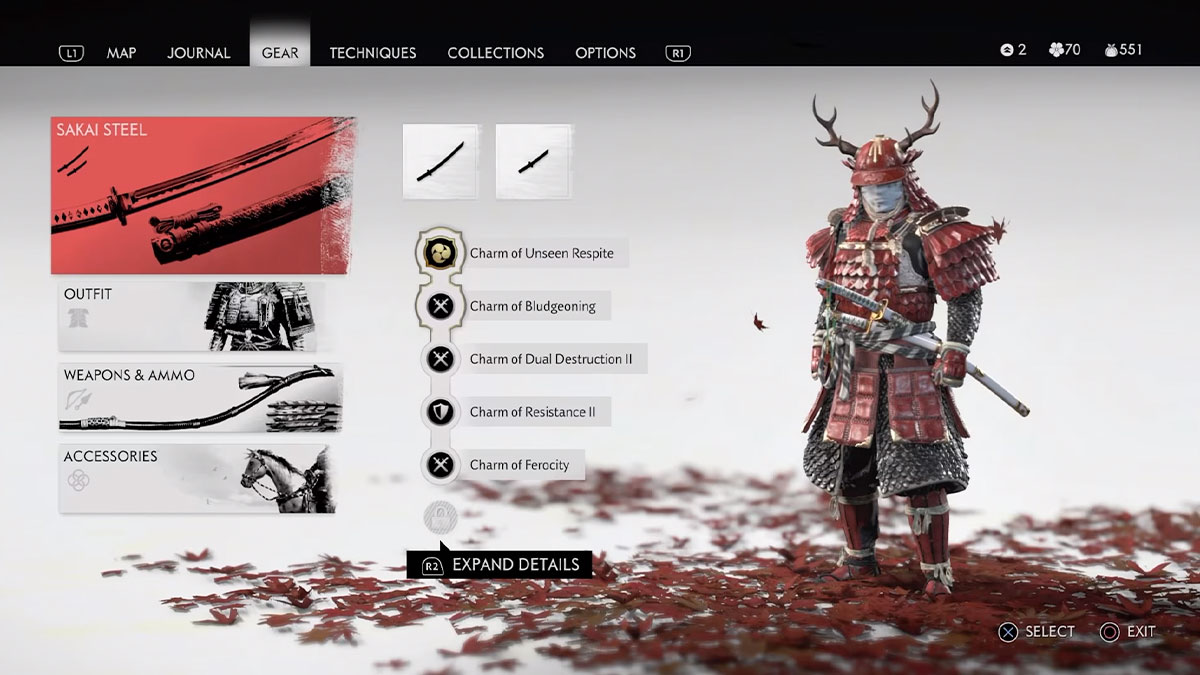The image size is (1200, 675).
Task: Select the katana sword slot
Action: click(x=441, y=161)
